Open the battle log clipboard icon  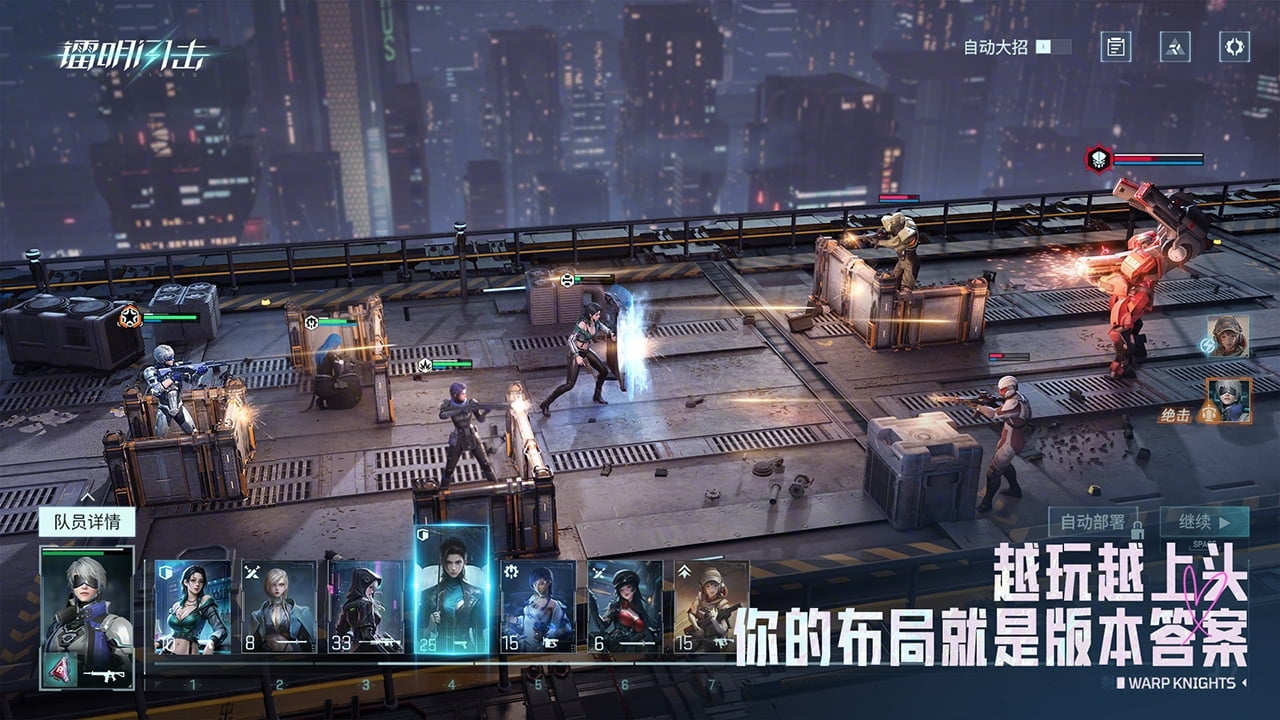[1116, 46]
